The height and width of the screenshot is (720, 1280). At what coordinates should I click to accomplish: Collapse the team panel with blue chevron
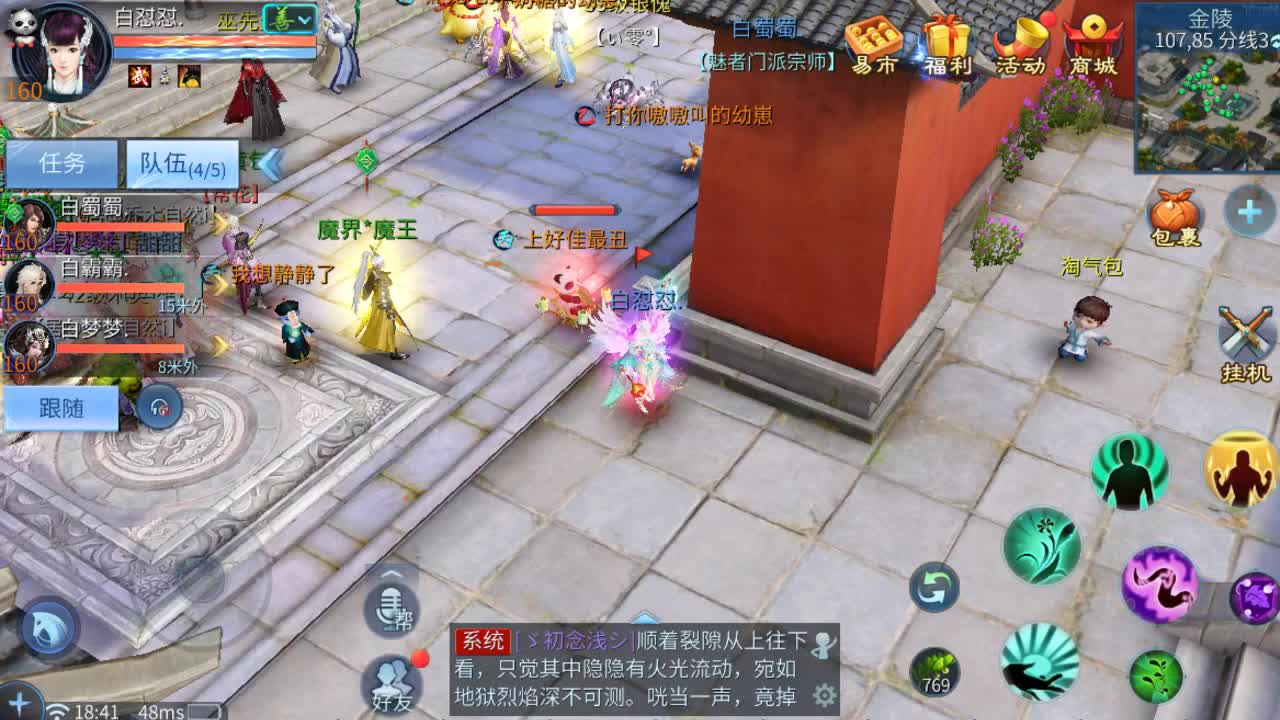[x=273, y=165]
